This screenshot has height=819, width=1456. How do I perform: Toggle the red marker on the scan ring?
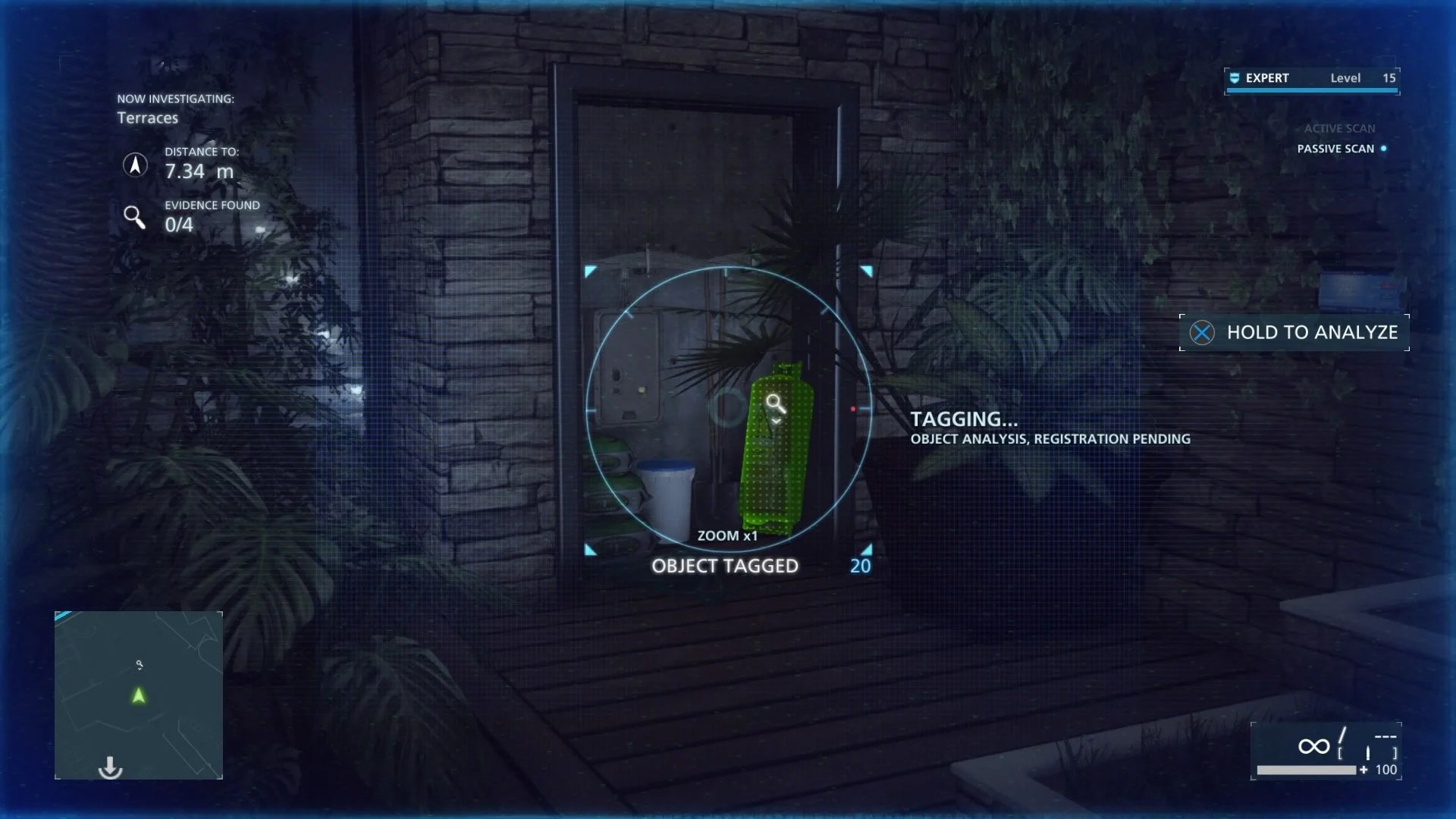pos(854,408)
